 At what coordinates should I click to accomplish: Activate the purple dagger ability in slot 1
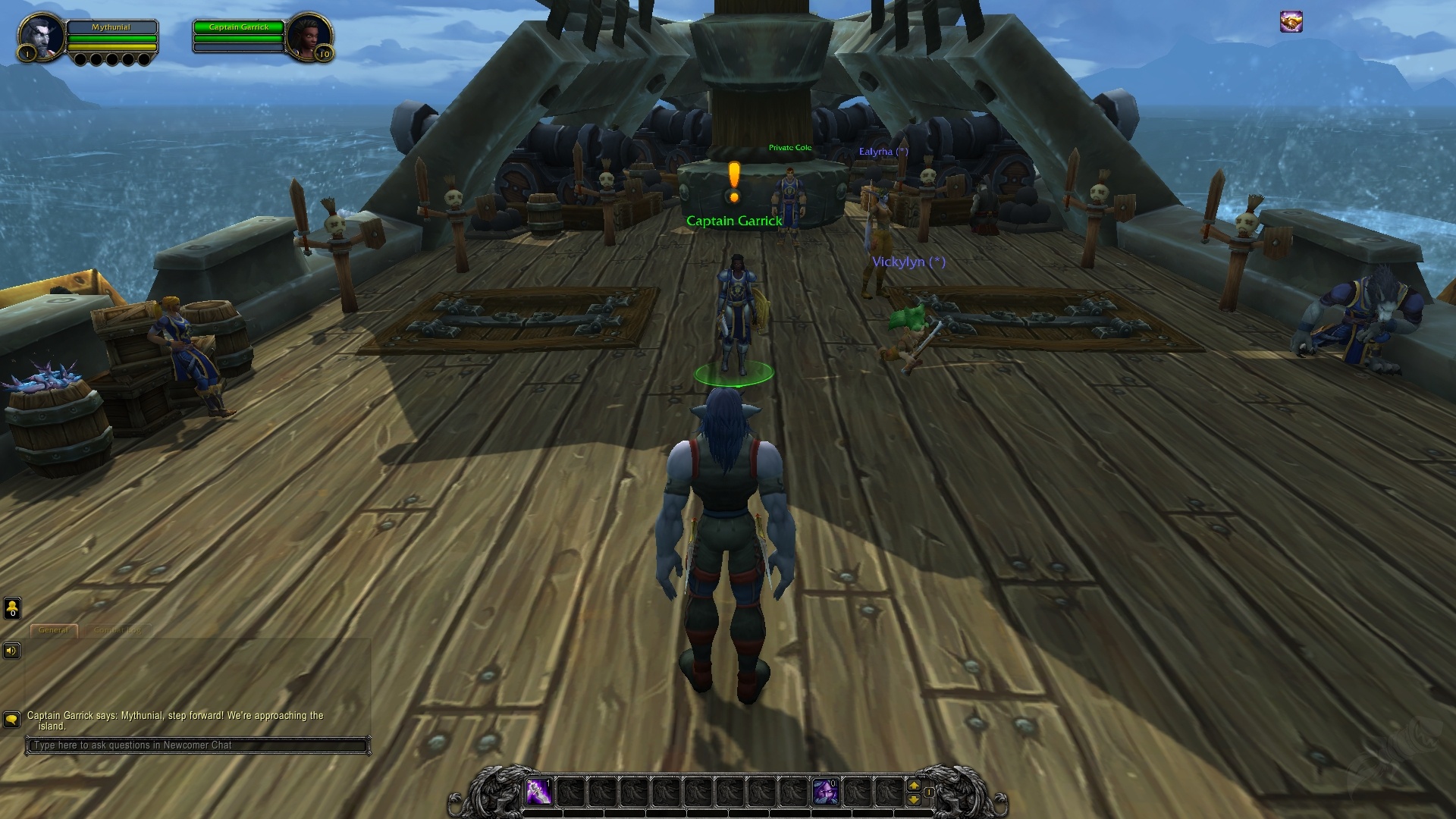538,792
